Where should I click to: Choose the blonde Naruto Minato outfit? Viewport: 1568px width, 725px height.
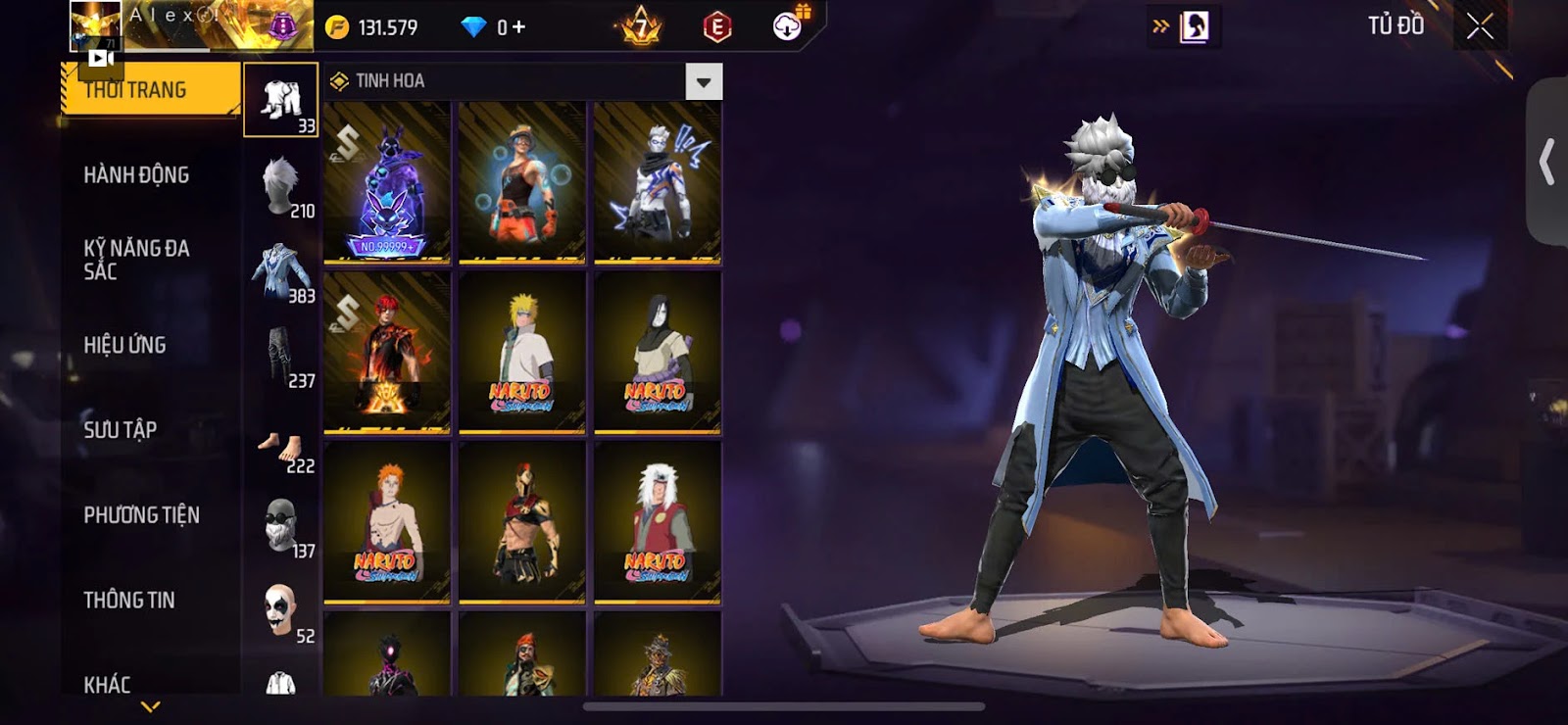(x=521, y=353)
